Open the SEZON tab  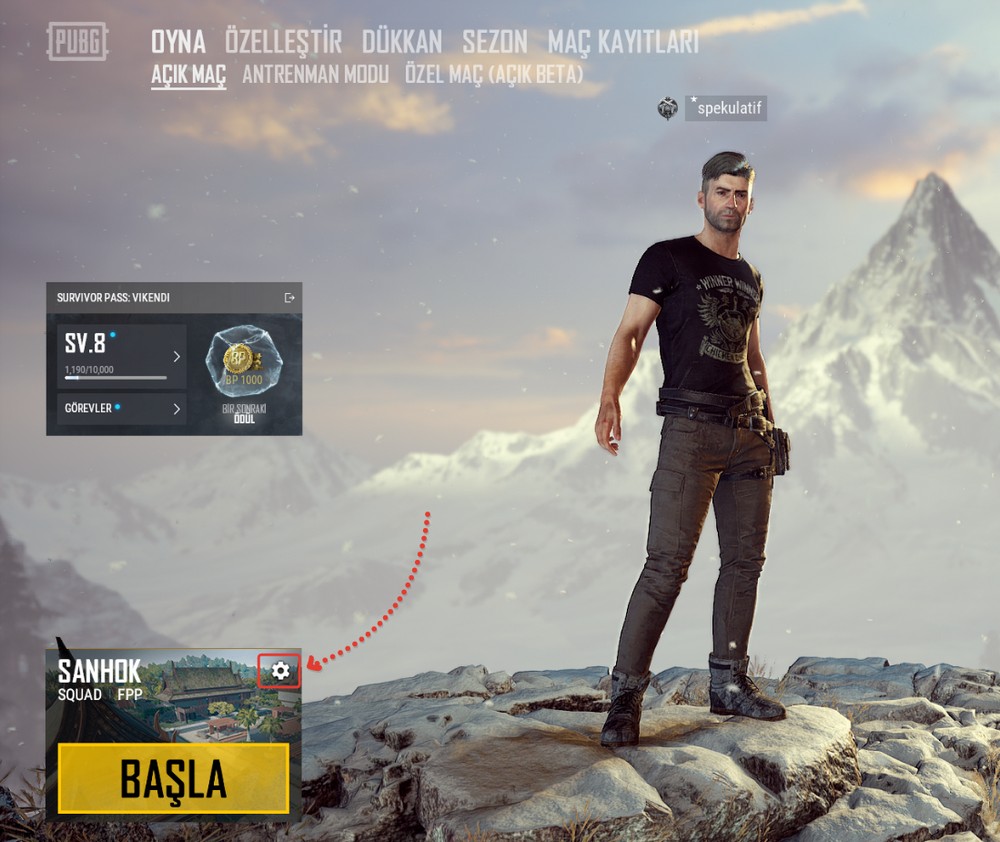(494, 41)
